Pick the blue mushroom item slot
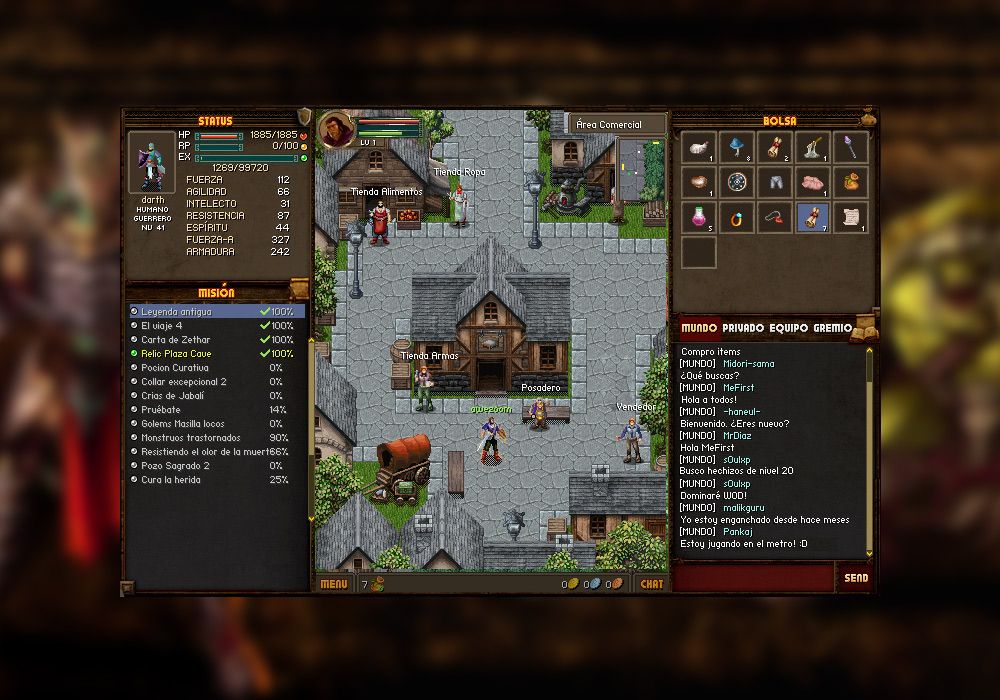 tap(738, 147)
